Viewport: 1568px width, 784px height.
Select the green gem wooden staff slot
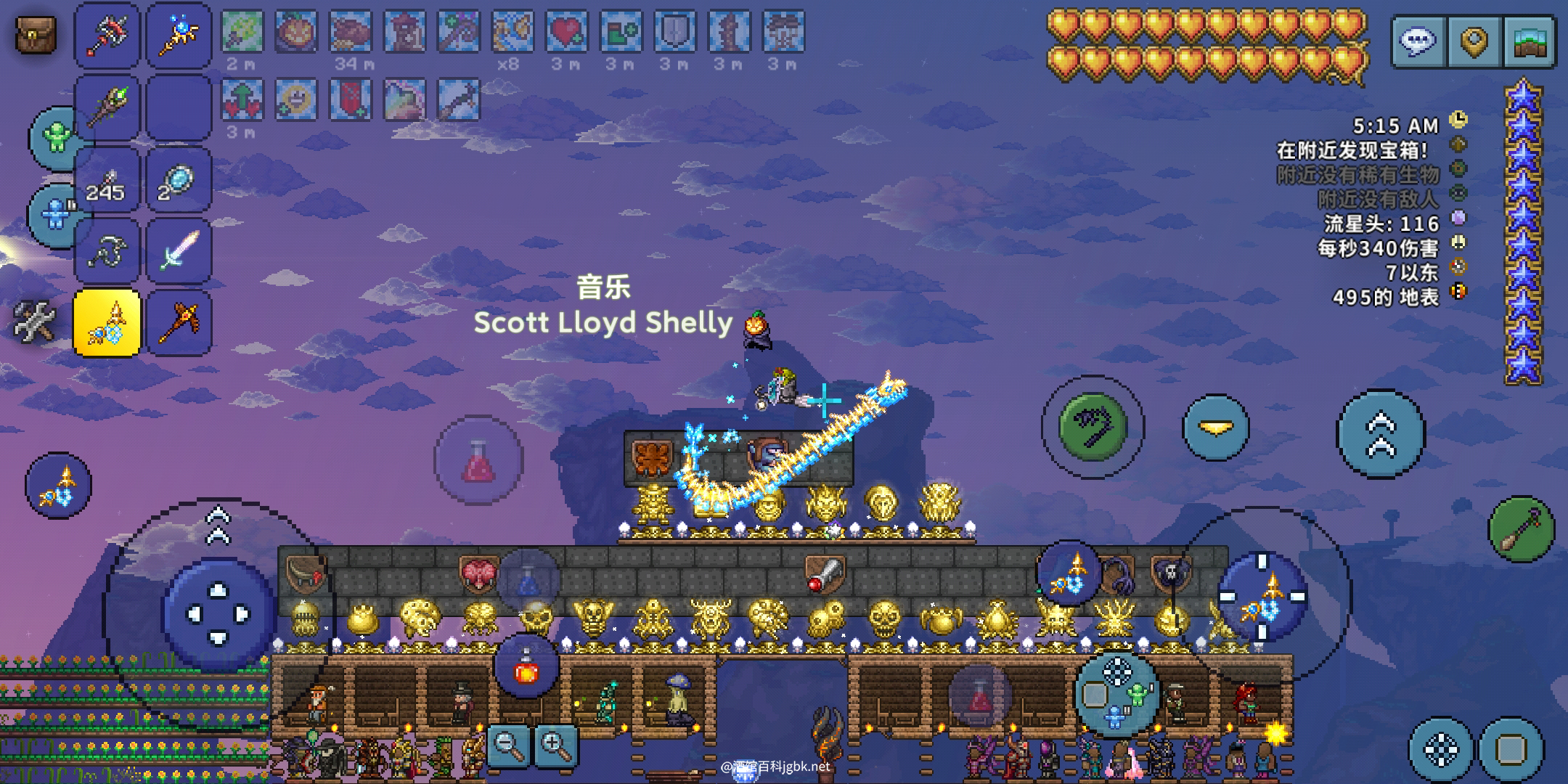[107, 107]
